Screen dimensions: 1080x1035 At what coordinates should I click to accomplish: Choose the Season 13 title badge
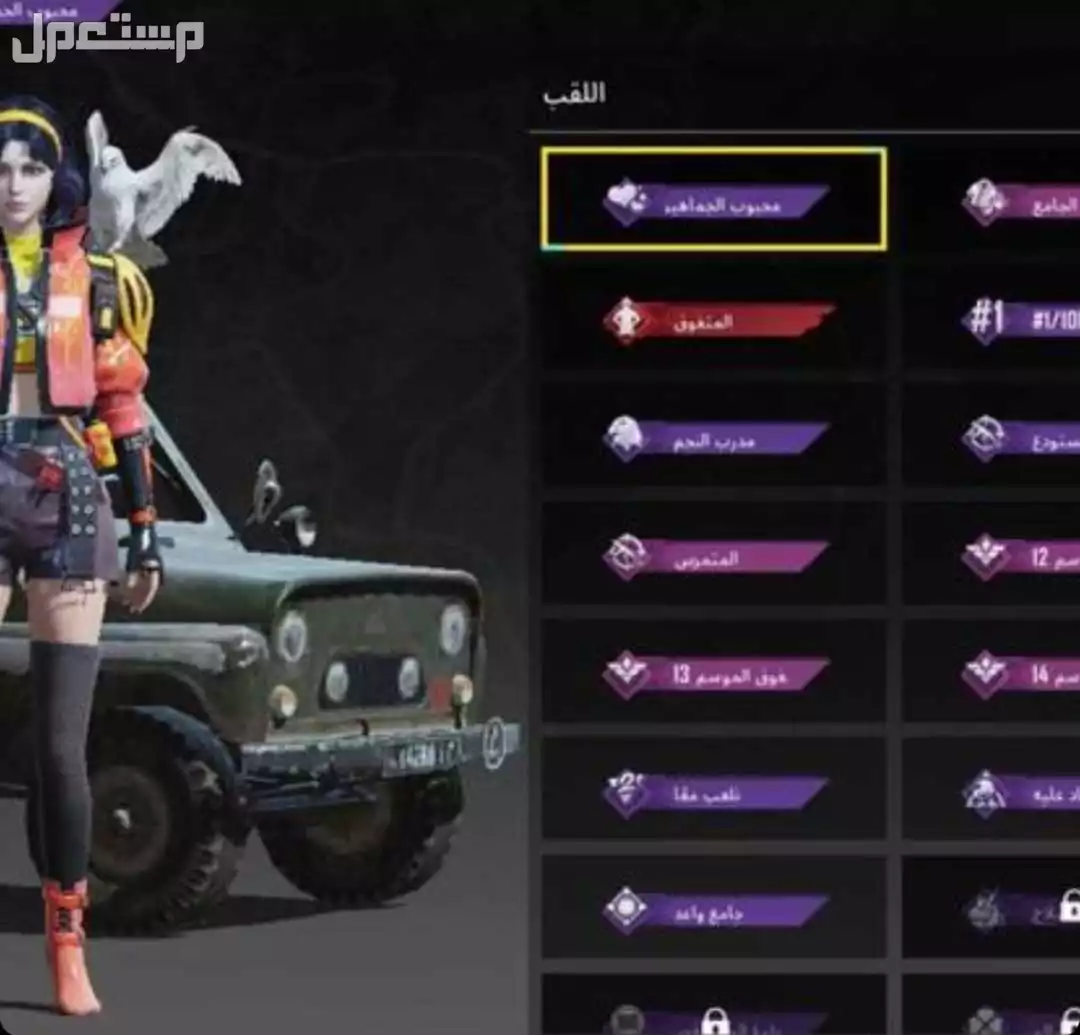click(714, 674)
